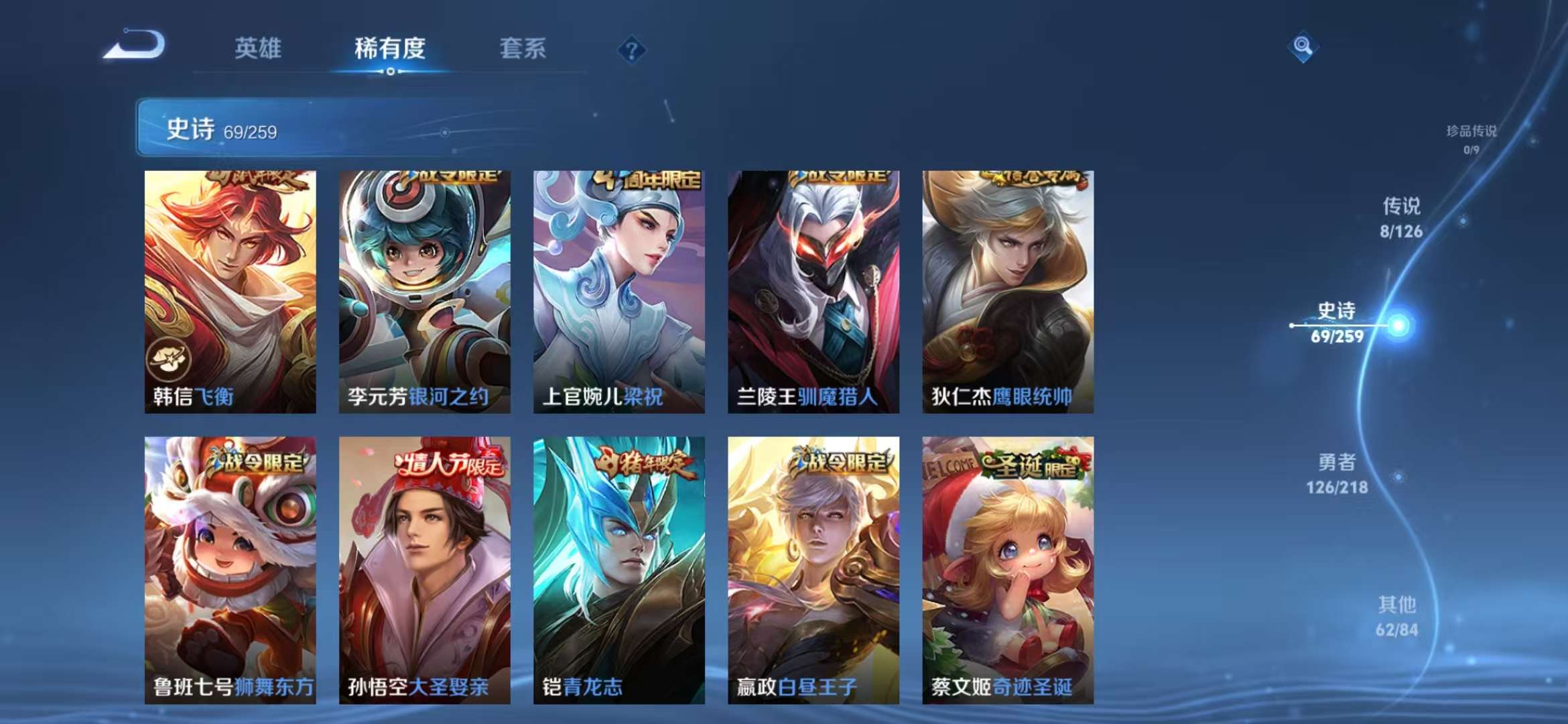Open the search function
1568x724 pixels.
coord(1303,47)
